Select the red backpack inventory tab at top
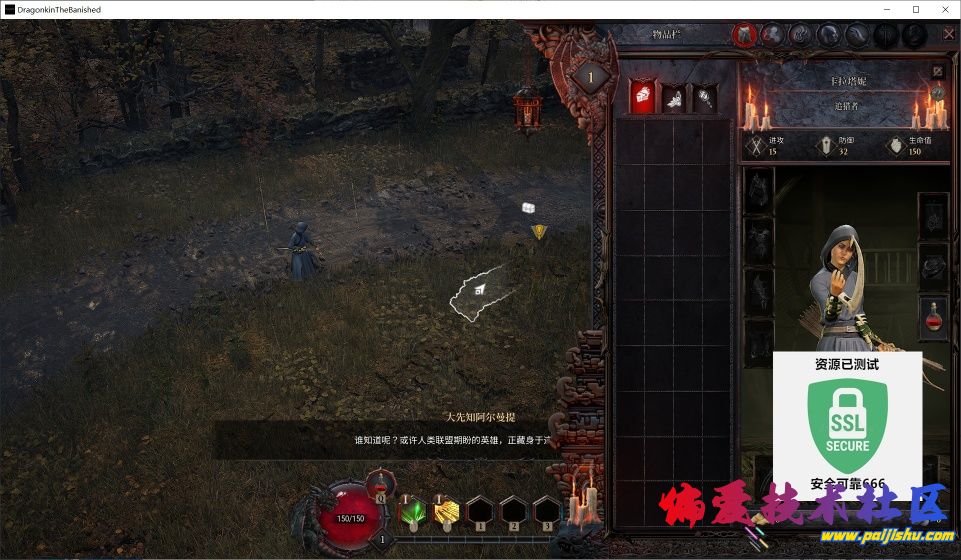 point(743,35)
